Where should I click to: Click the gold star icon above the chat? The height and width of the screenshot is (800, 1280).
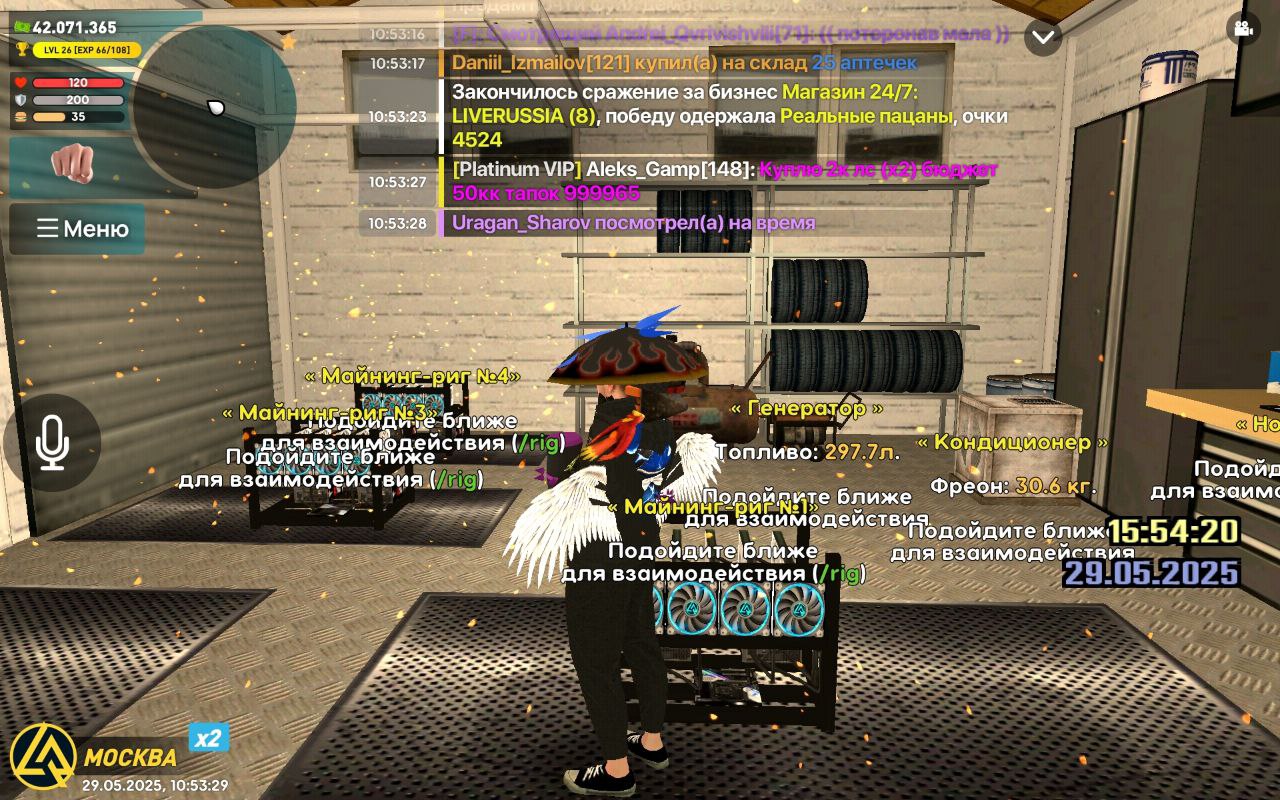tap(286, 40)
